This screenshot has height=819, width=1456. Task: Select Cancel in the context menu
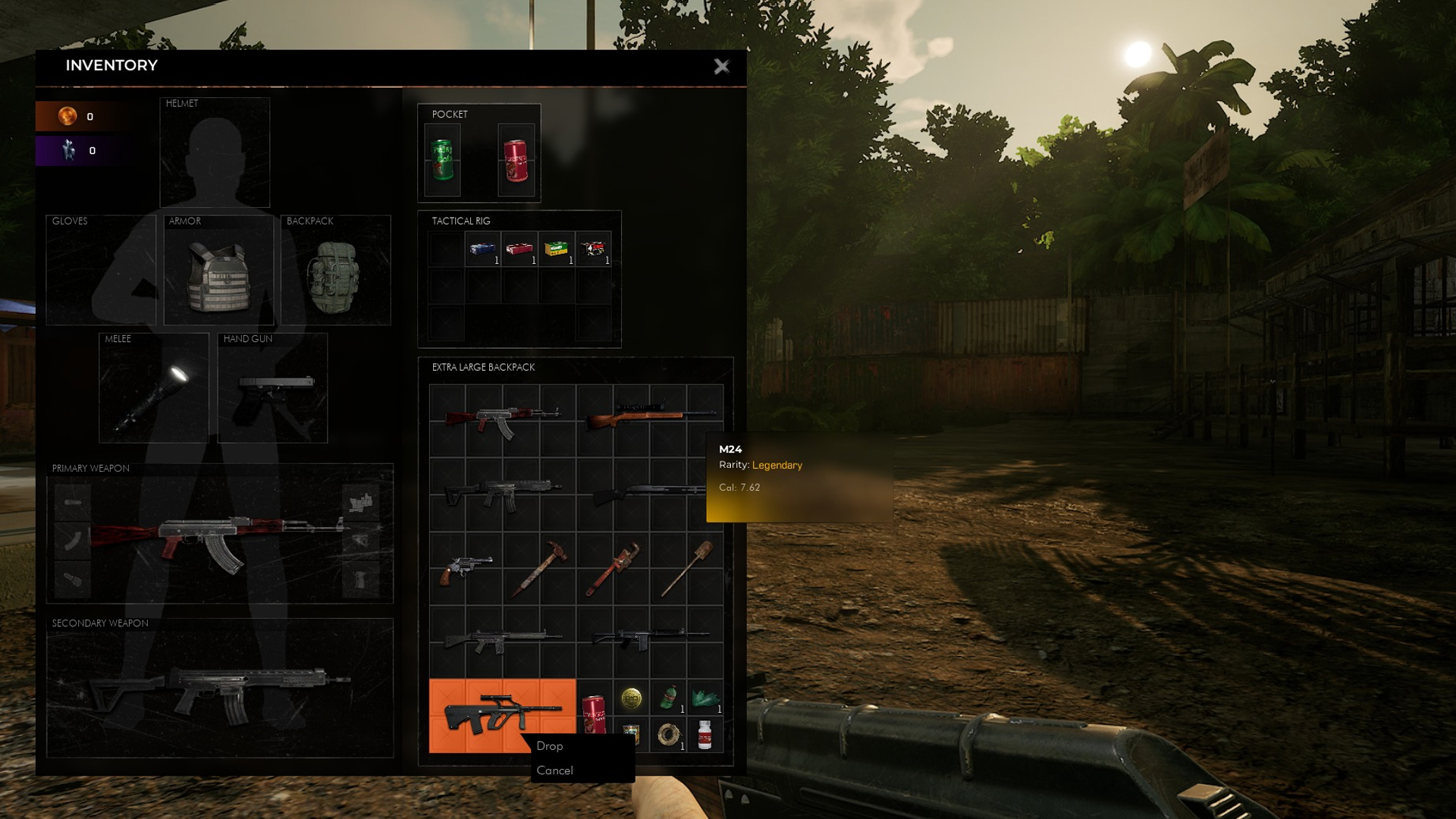point(554,770)
